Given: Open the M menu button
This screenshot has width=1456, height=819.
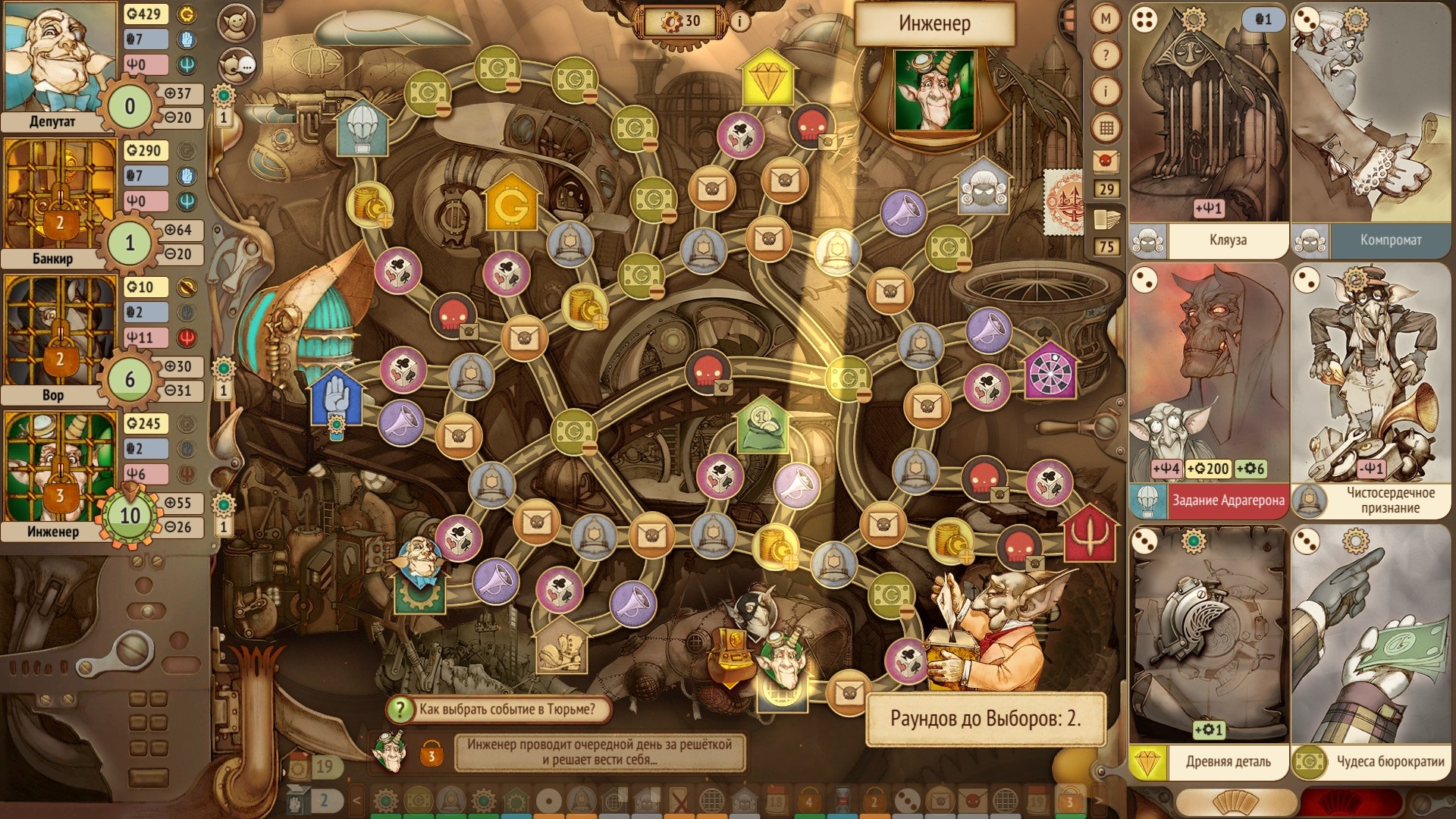Looking at the screenshot, I should pos(1106,20).
